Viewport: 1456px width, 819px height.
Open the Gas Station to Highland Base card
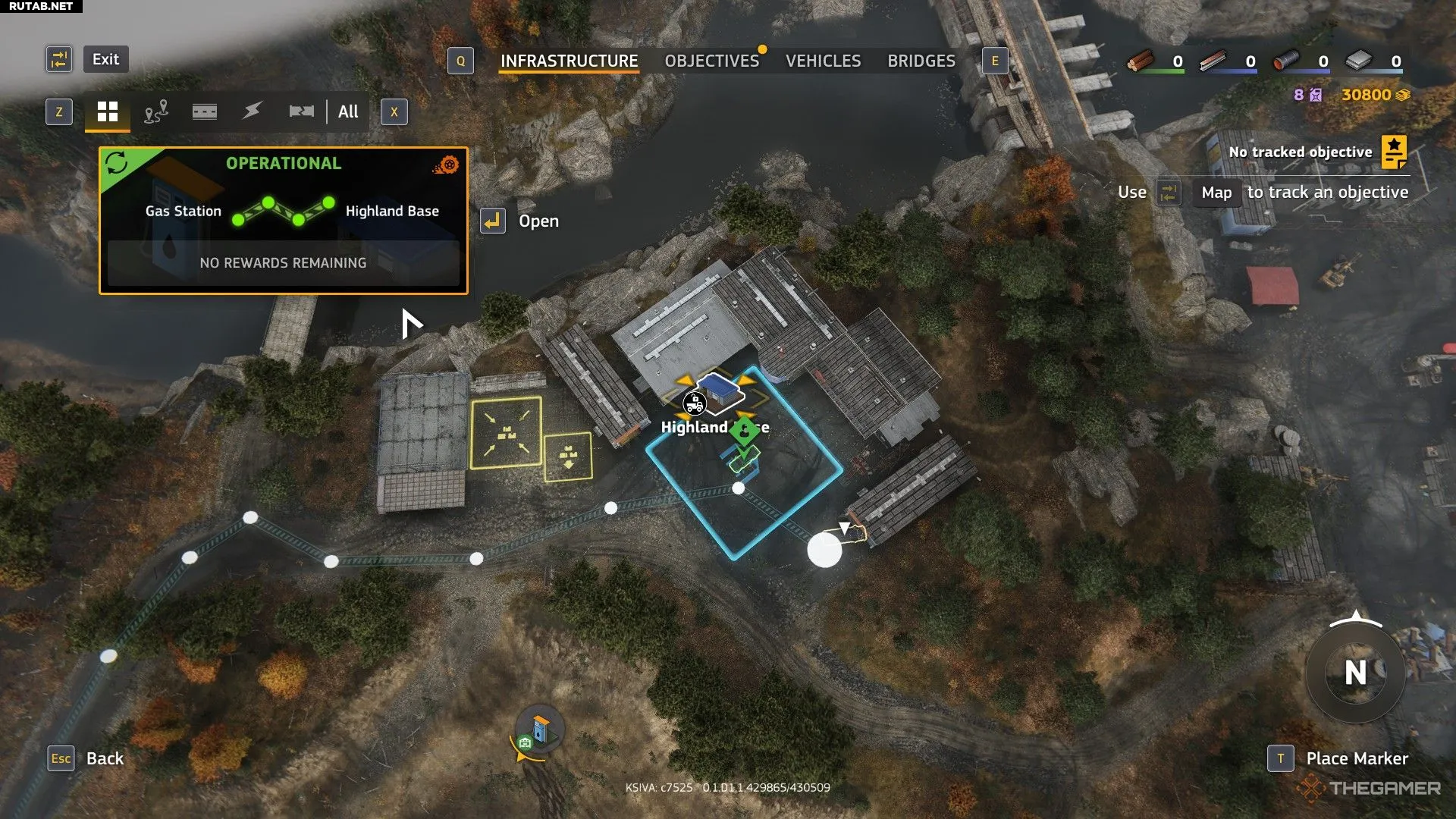point(283,220)
